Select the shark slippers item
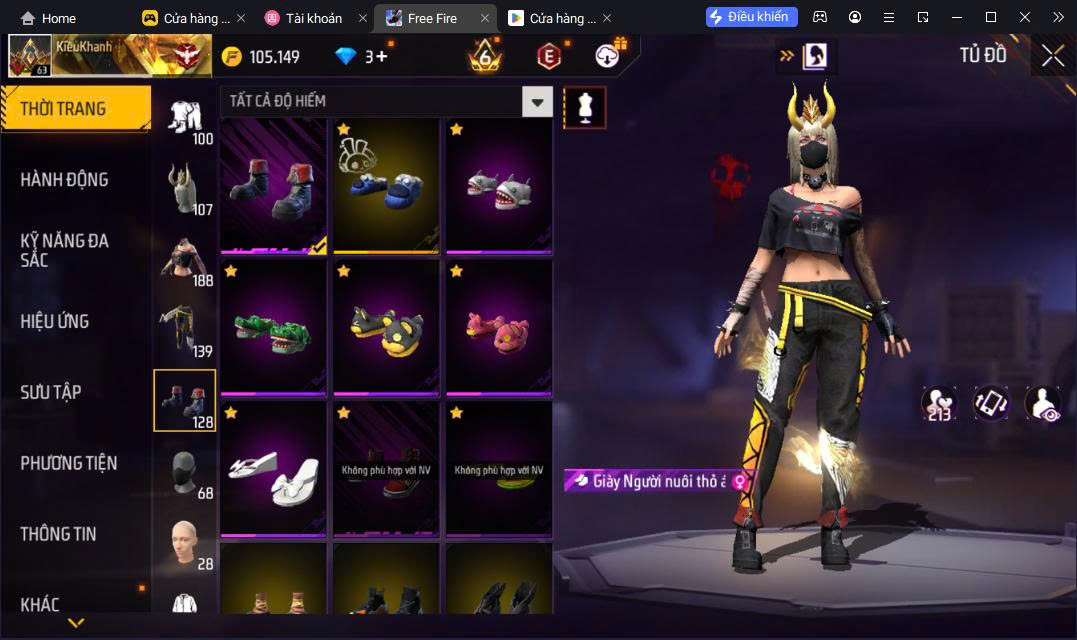The height and width of the screenshot is (640, 1077). pos(498,187)
